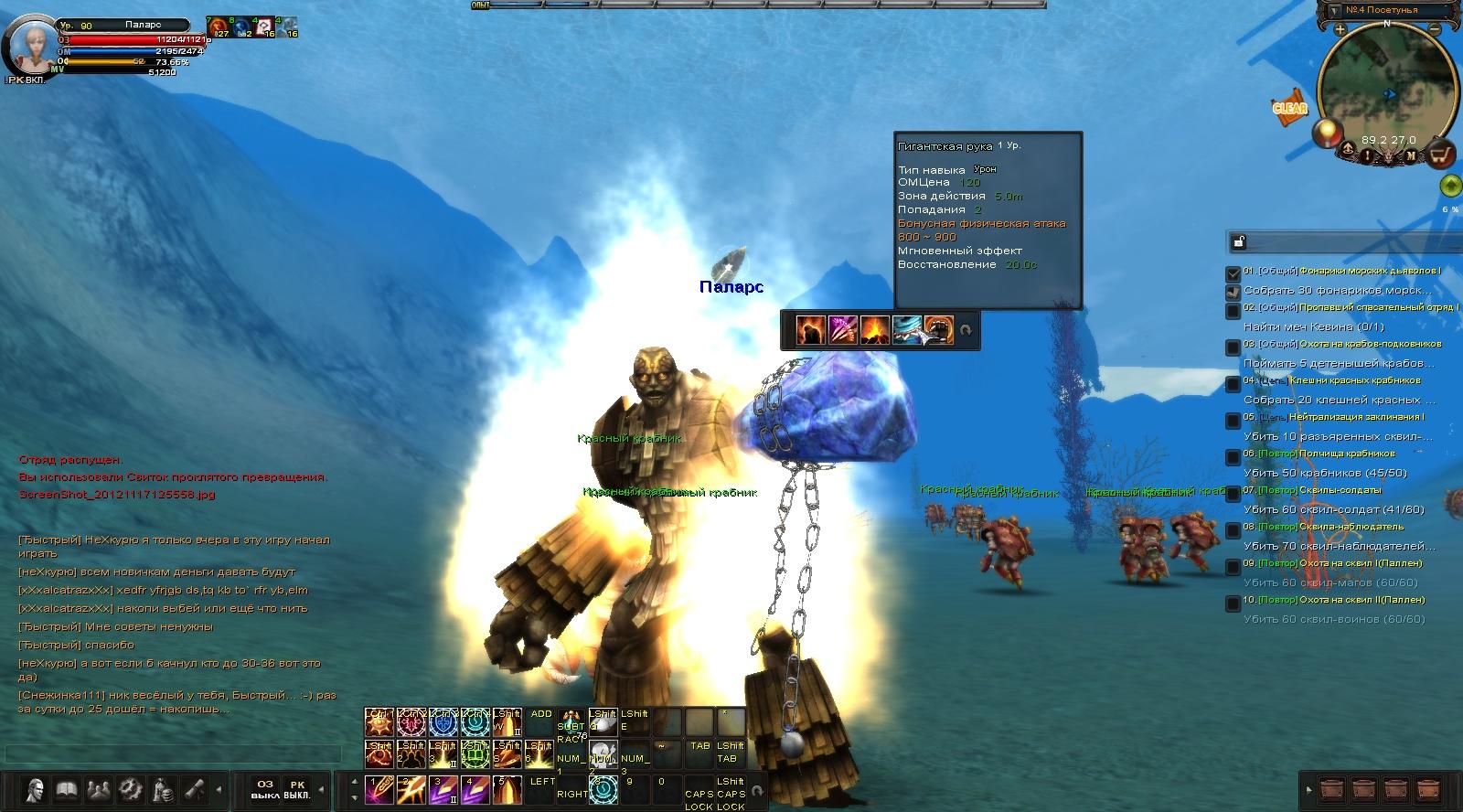Click the orange CLEAR scroll icon
This screenshot has height=812, width=1463.
pos(1290,108)
